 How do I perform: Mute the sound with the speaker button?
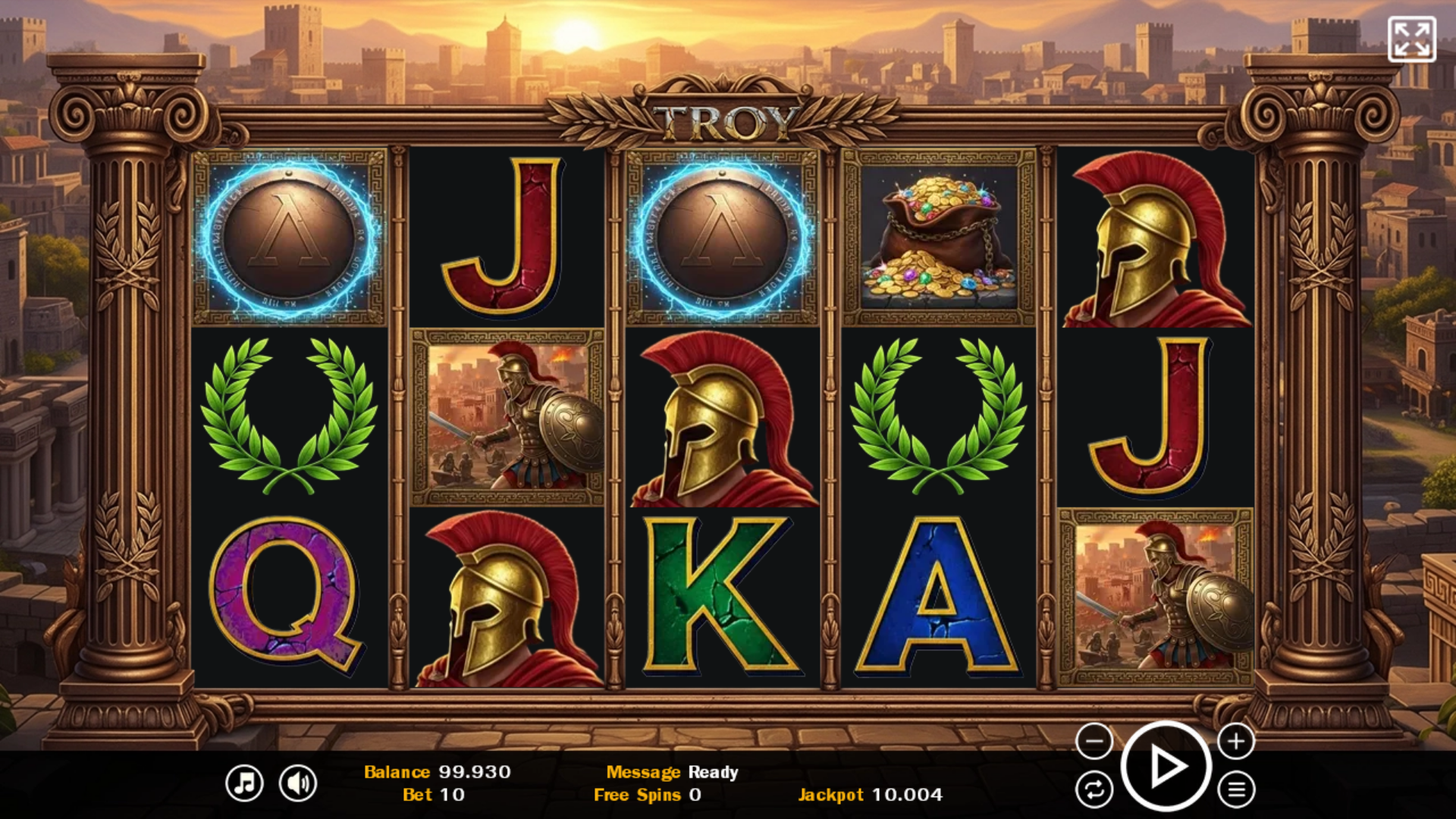pos(298,783)
